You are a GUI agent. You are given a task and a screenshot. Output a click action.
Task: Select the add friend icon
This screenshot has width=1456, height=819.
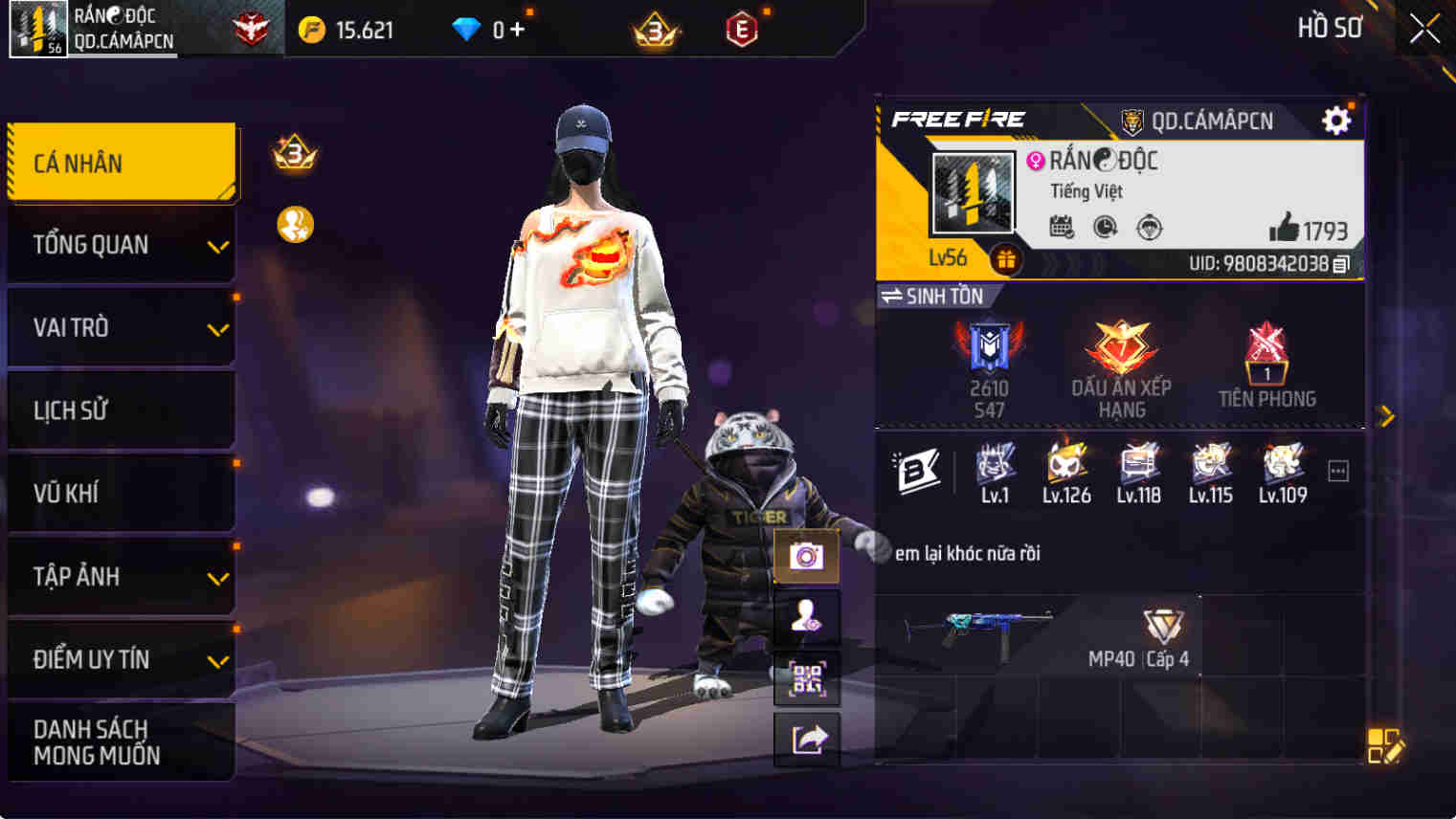(807, 617)
